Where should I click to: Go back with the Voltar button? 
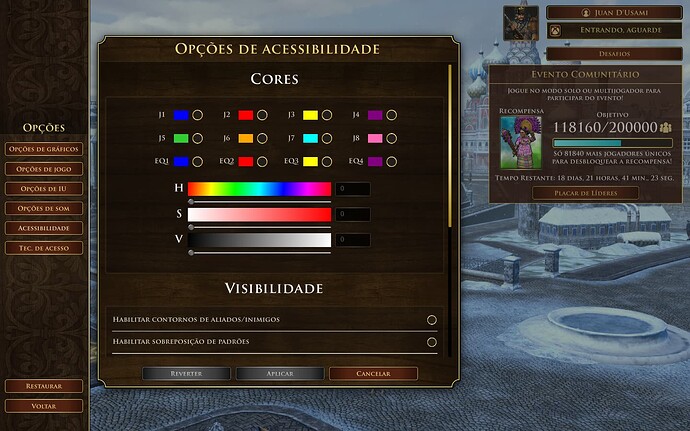(x=43, y=406)
